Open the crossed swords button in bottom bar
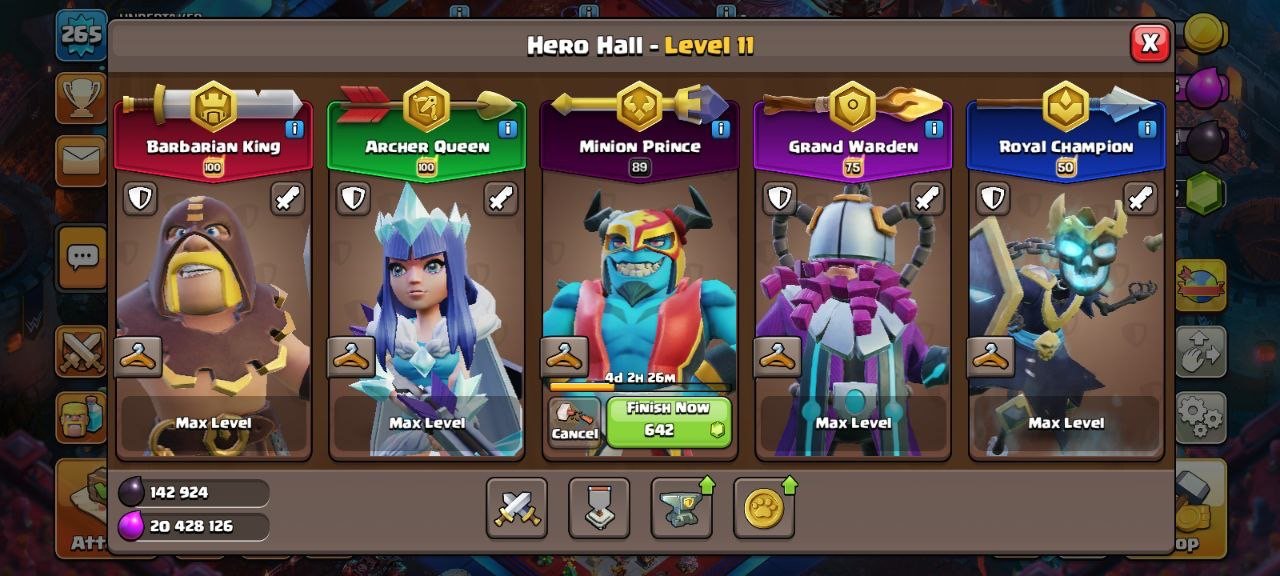 [517, 508]
